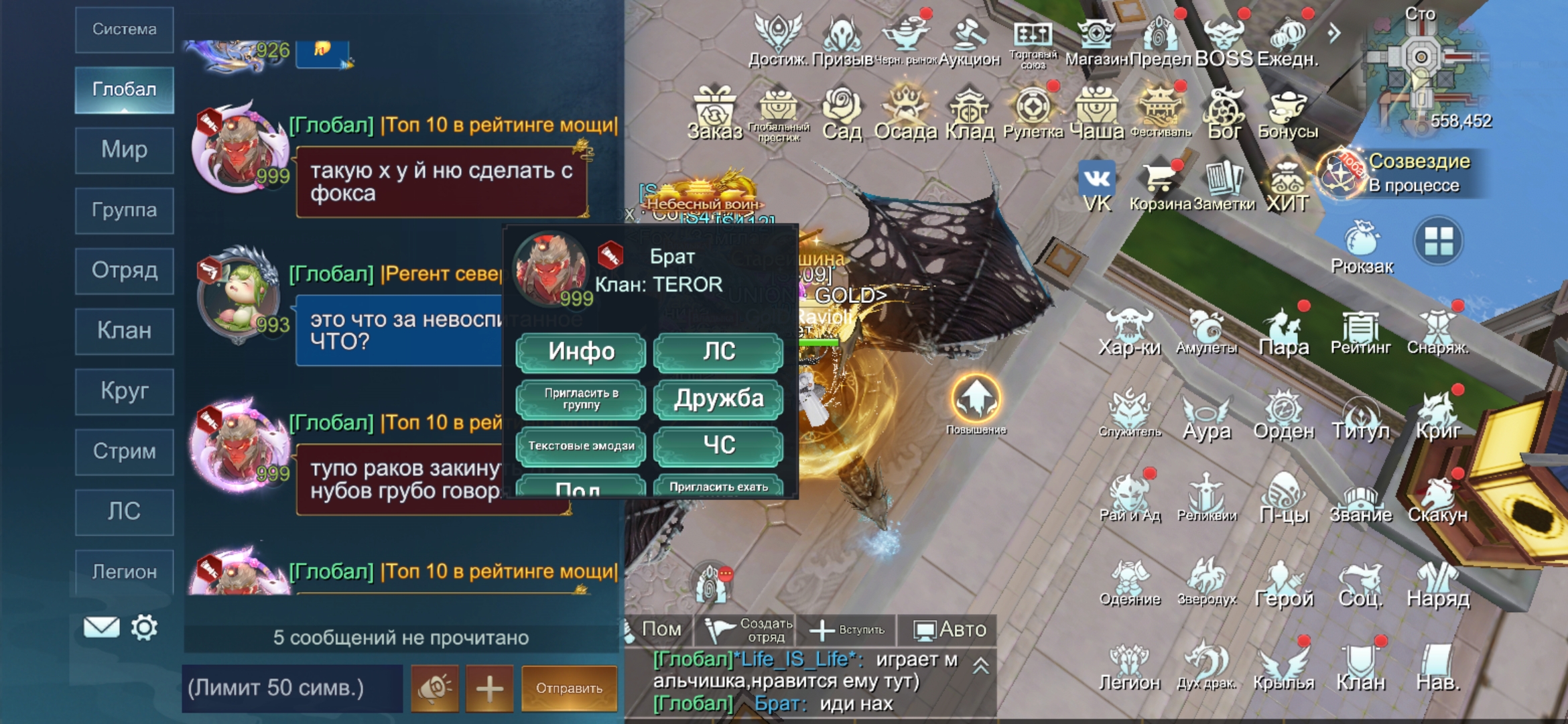Image resolution: width=1568 pixels, height=724 pixels.
Task: Switch to the Стрим chat tab
Action: click(125, 451)
